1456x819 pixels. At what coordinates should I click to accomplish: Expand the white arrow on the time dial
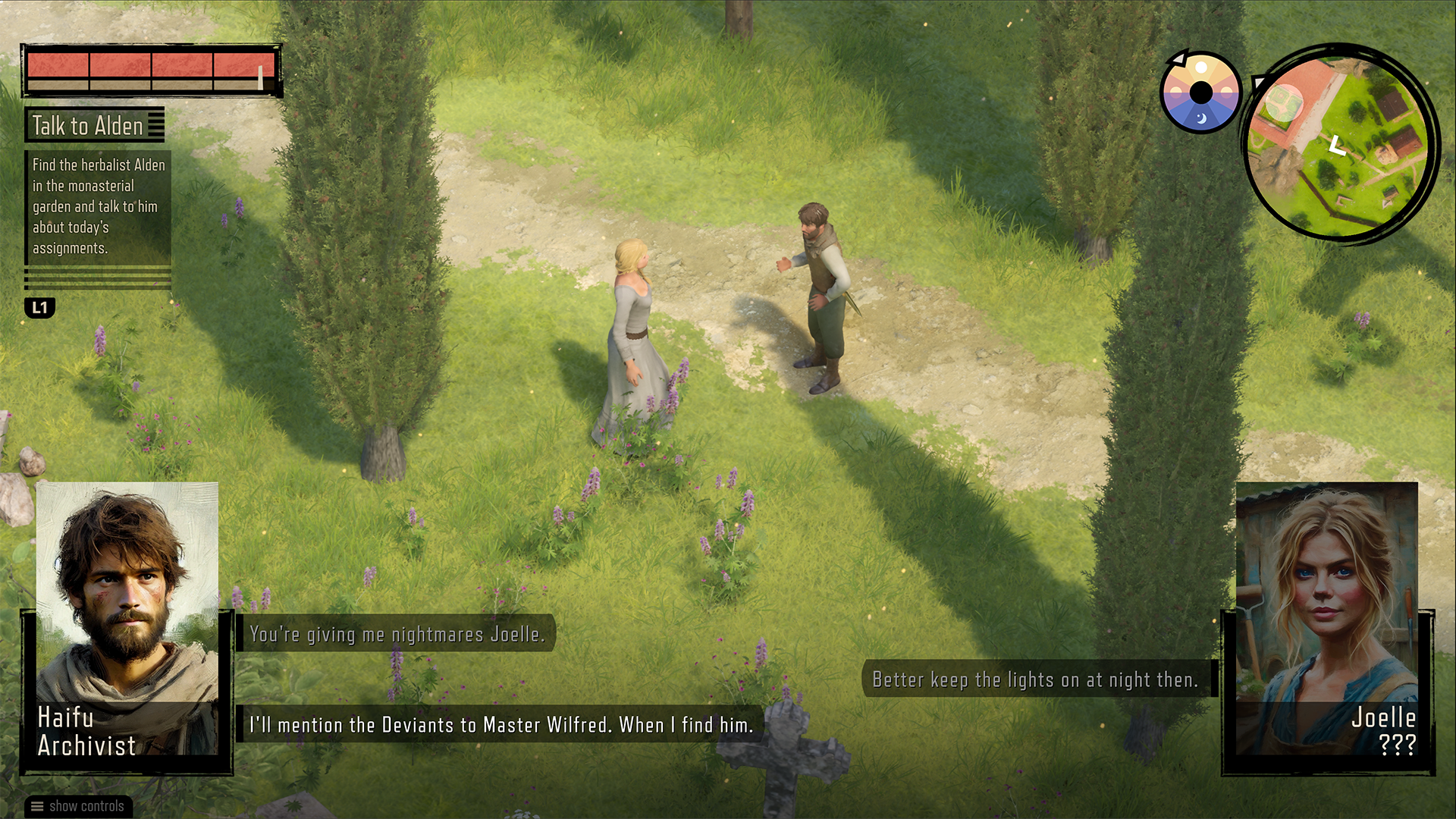tap(1178, 60)
